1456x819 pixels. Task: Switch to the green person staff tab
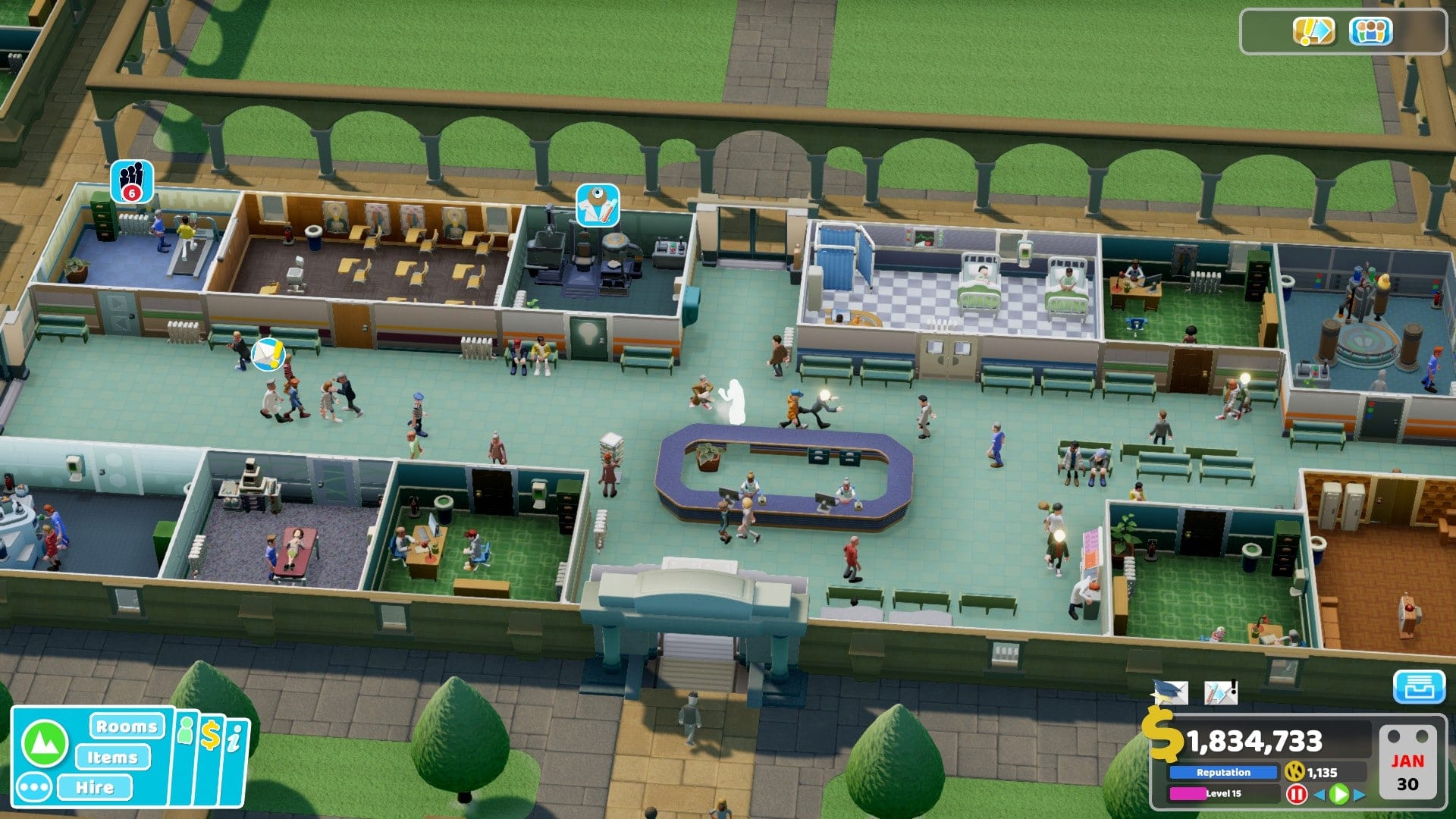(186, 731)
